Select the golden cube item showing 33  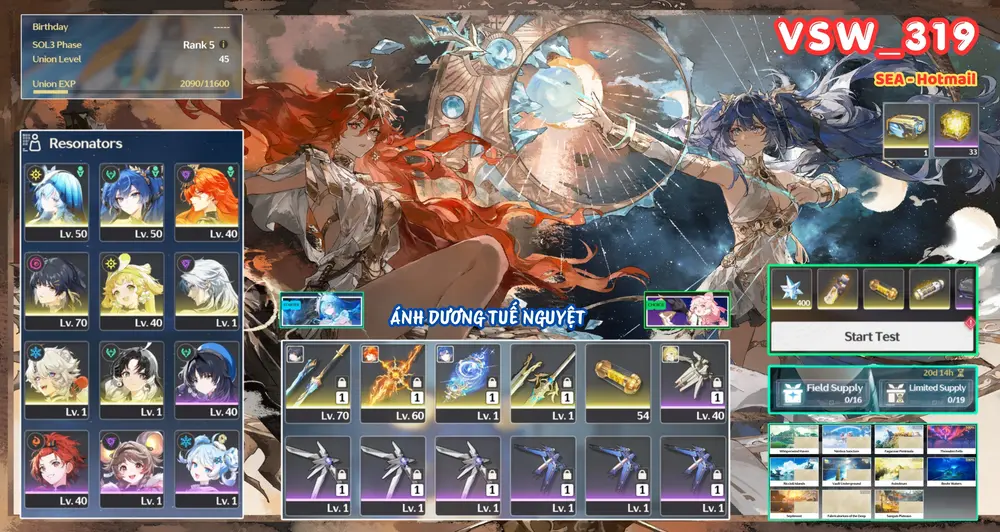[955, 133]
